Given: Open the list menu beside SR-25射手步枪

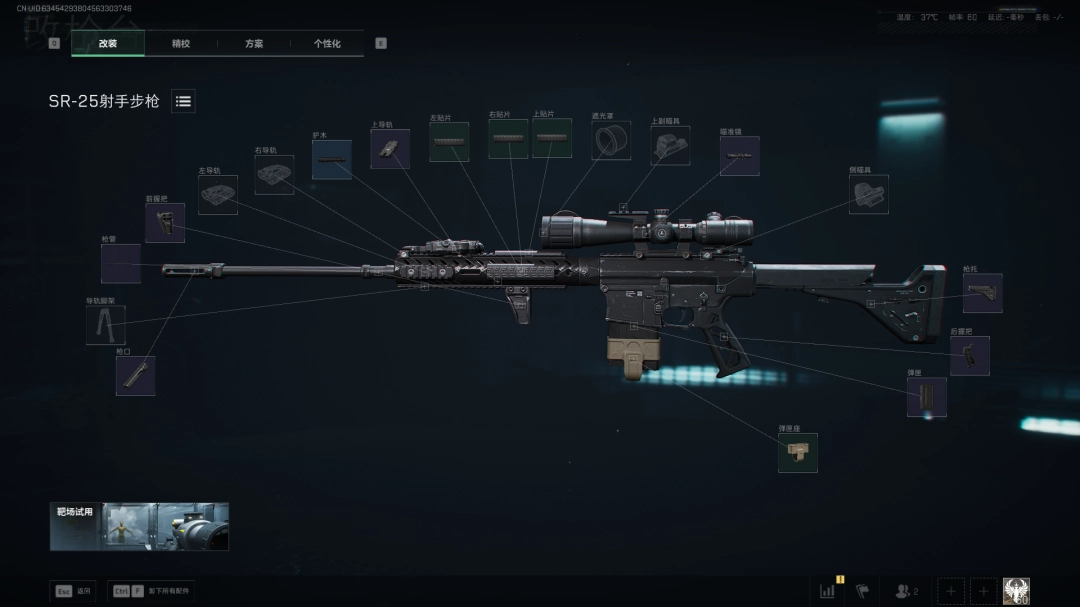Looking at the screenshot, I should pyautogui.click(x=183, y=101).
